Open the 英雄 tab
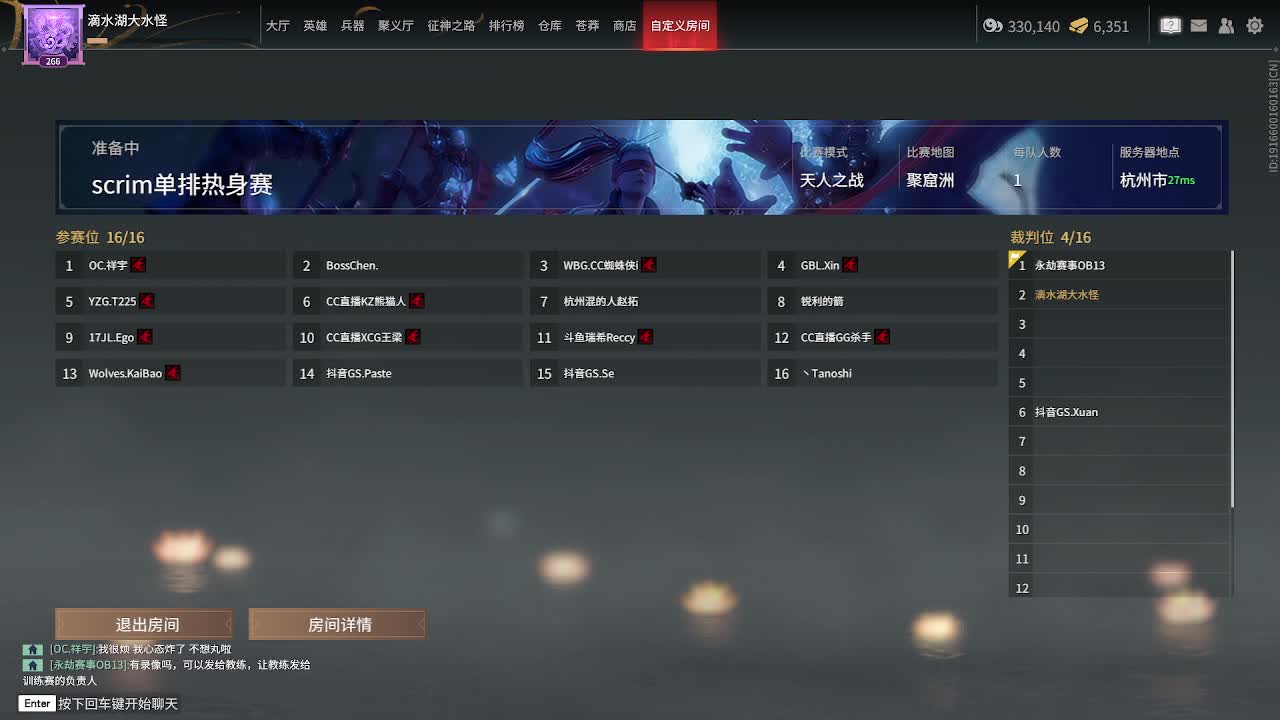 pyautogui.click(x=315, y=26)
